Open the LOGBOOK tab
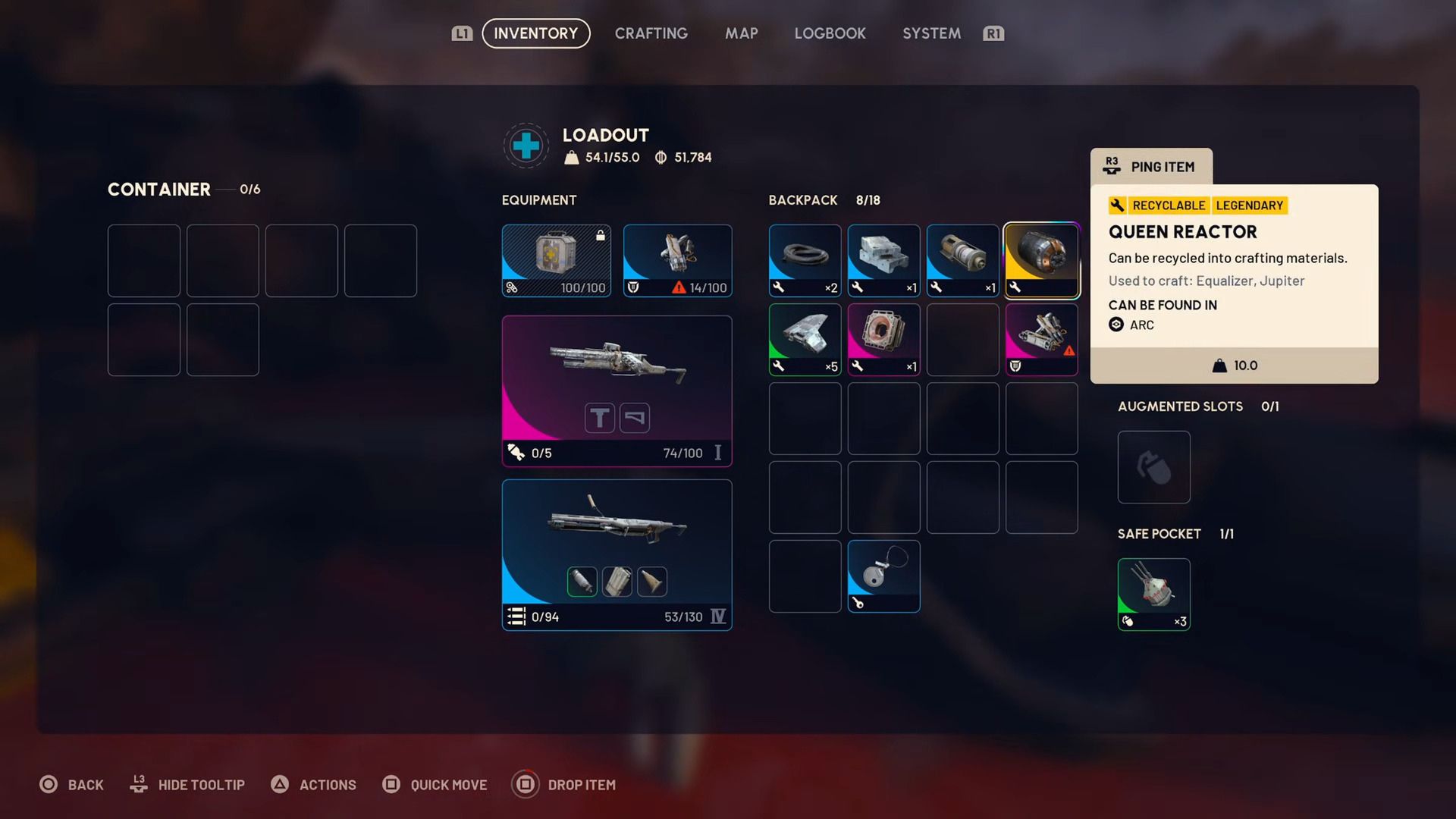Image resolution: width=1456 pixels, height=819 pixels. pos(830,33)
